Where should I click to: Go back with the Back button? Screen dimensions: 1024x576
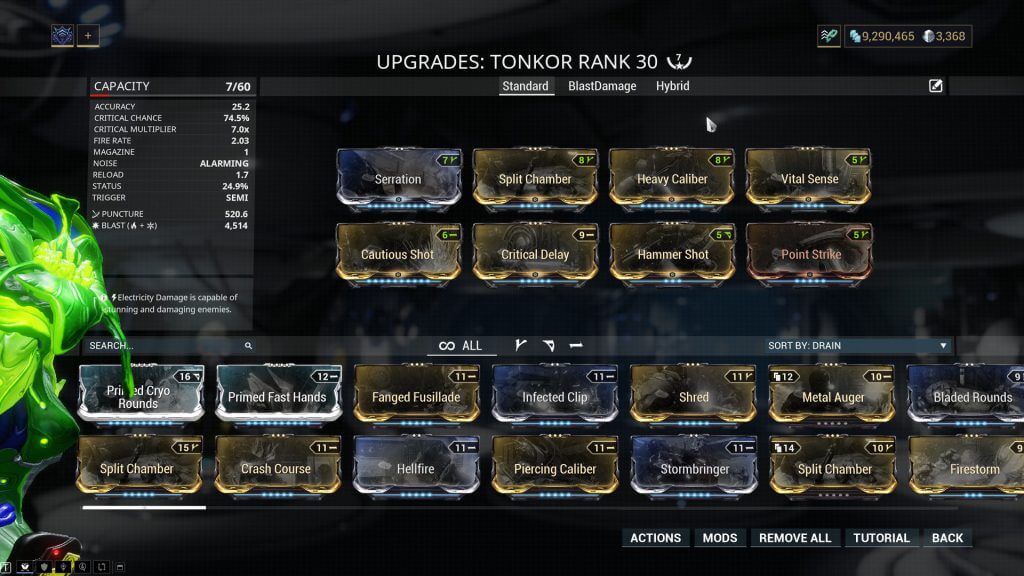click(947, 538)
